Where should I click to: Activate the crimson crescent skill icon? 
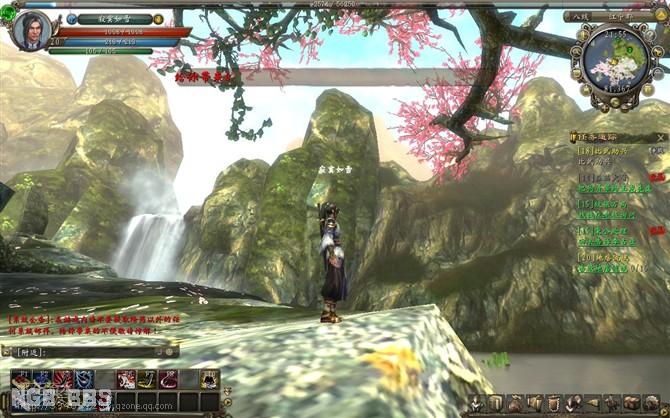point(168,378)
